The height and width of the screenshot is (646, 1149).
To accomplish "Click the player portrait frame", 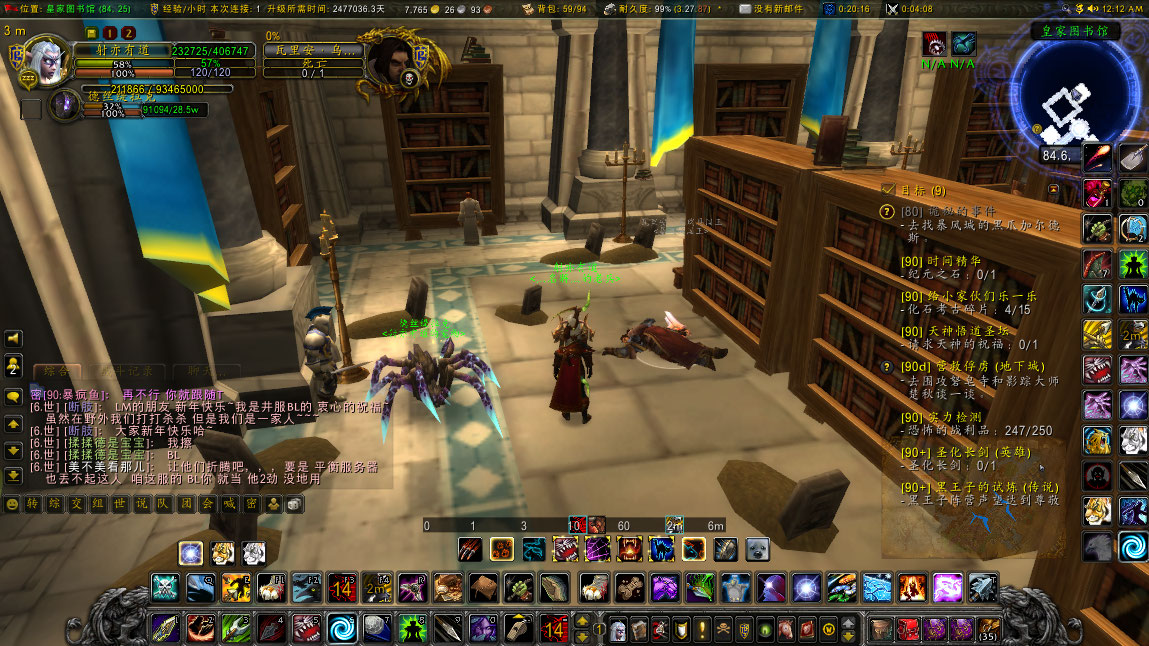I will pyautogui.click(x=47, y=60).
